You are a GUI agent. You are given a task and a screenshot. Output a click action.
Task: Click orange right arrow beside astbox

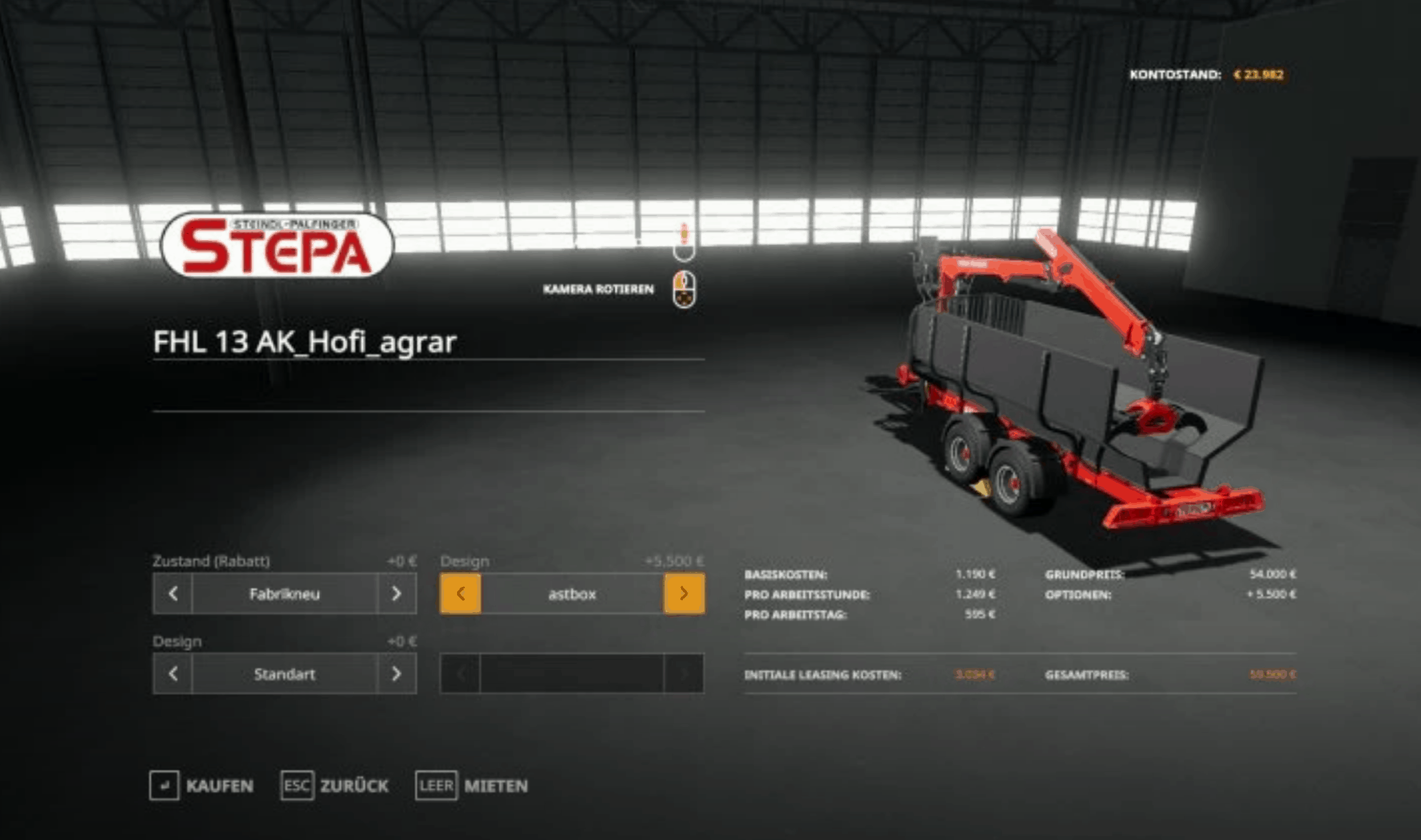click(684, 593)
